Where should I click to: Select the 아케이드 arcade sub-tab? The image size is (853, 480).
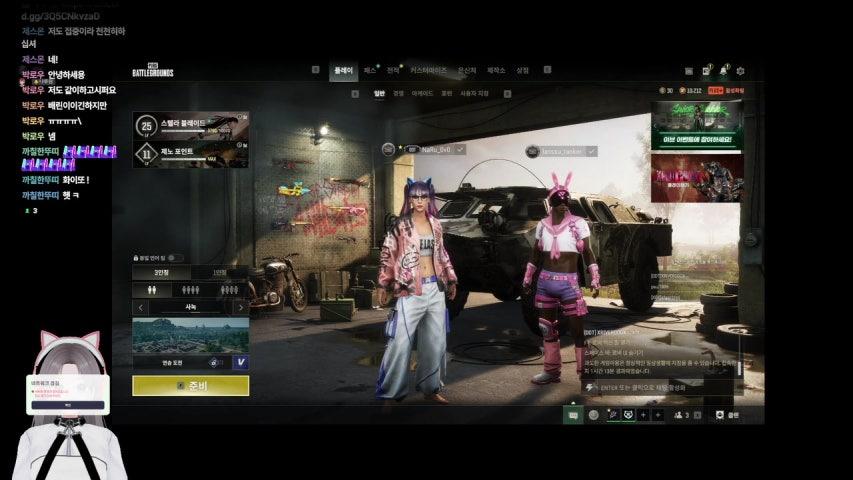[x=422, y=93]
